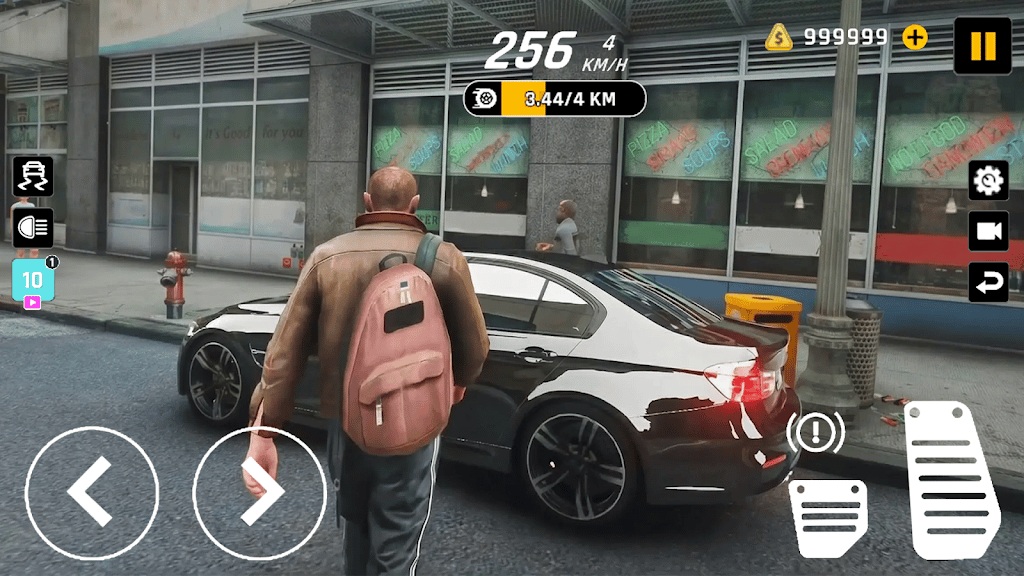Claim the blue 10 video reward

tap(33, 281)
